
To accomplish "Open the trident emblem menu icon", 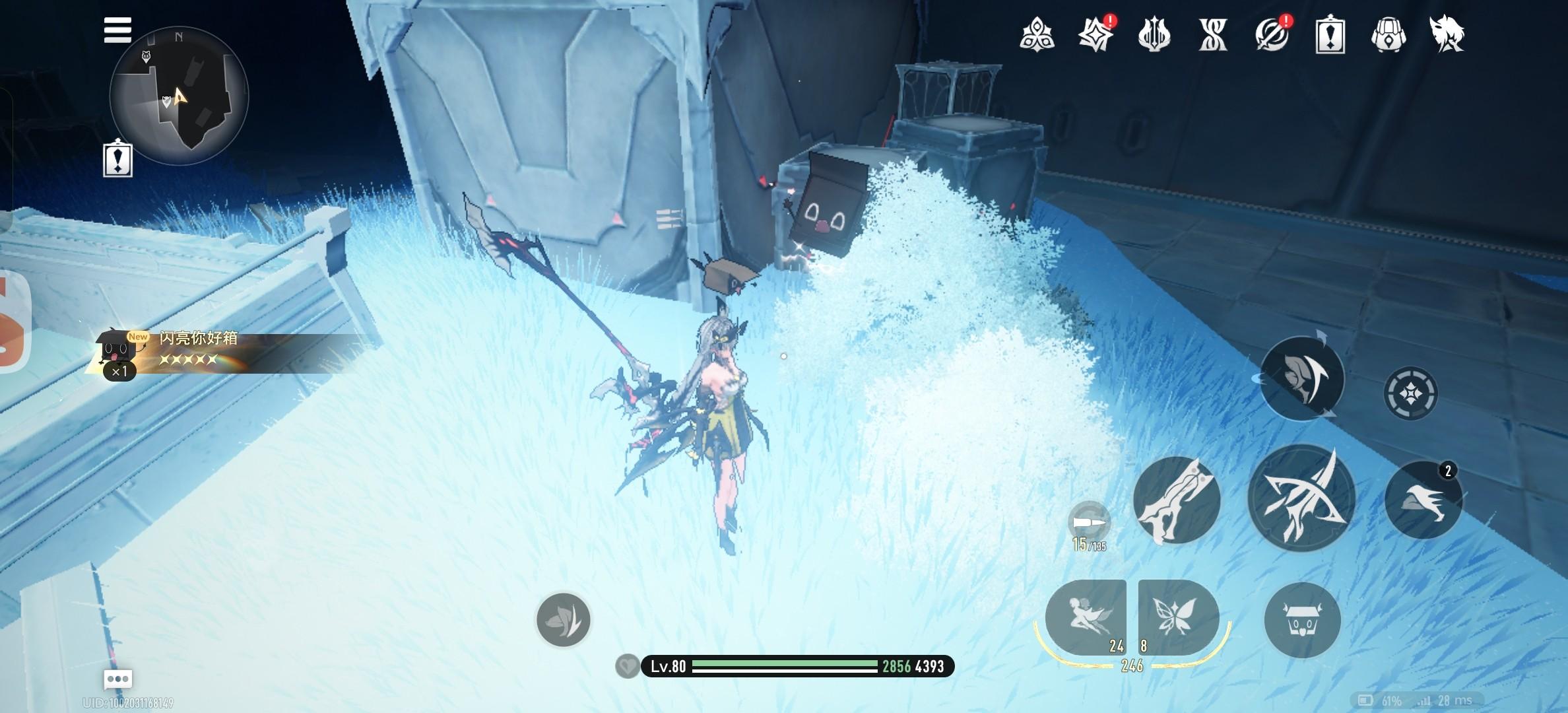I will click(1154, 34).
